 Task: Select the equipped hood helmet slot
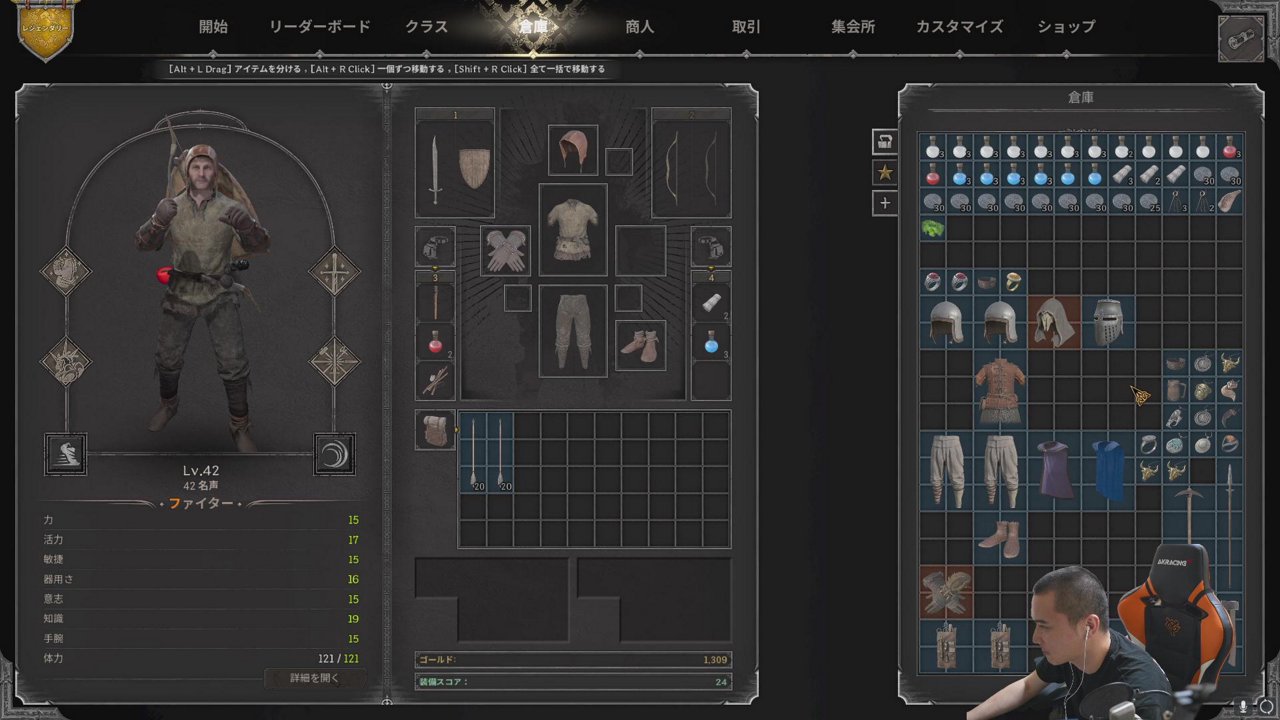[573, 150]
